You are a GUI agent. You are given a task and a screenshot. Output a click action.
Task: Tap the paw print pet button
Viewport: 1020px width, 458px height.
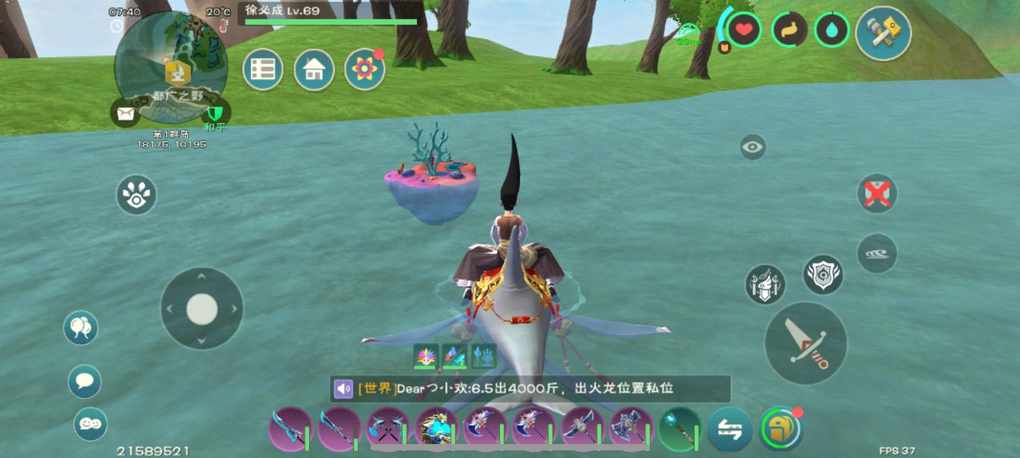pyautogui.click(x=136, y=195)
